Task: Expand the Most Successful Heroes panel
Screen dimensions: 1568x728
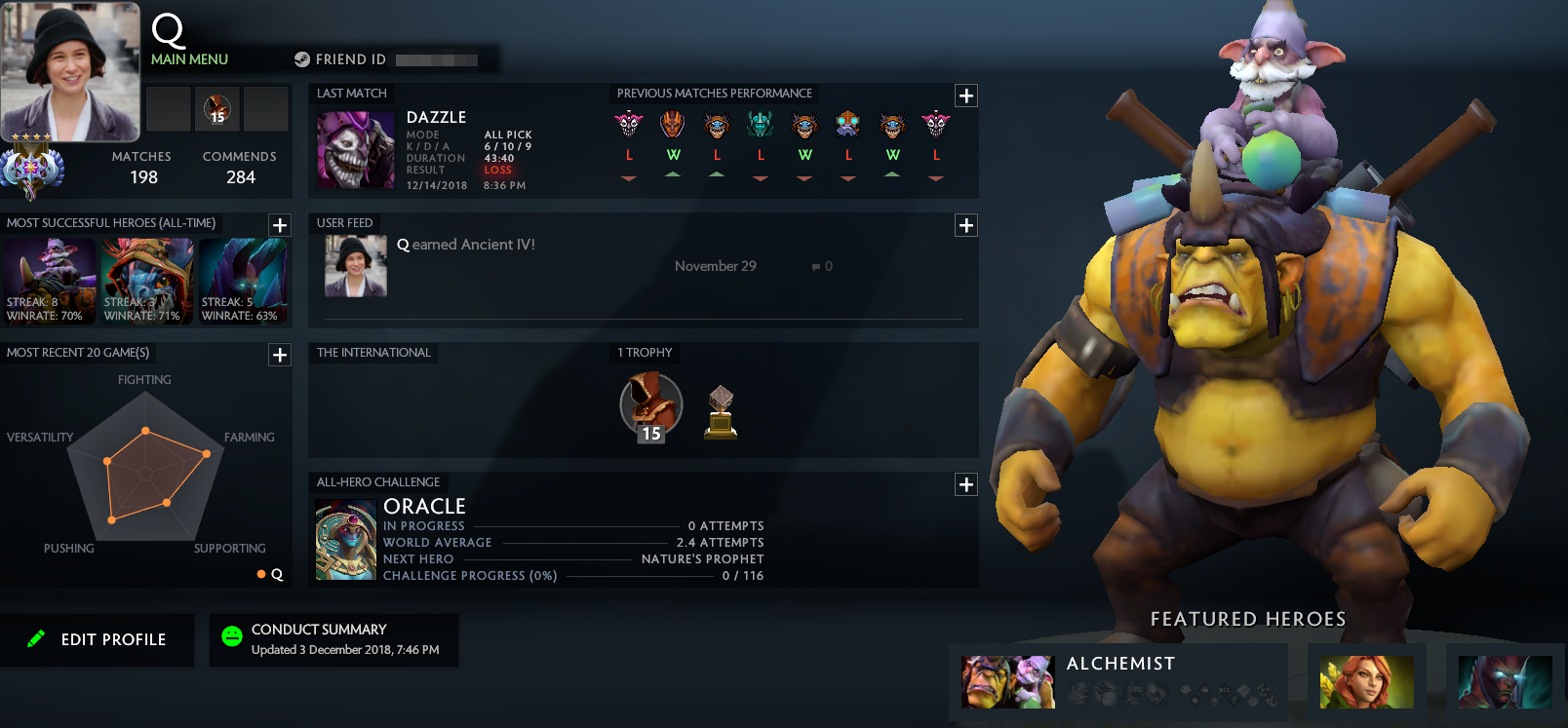Action: pyautogui.click(x=280, y=225)
